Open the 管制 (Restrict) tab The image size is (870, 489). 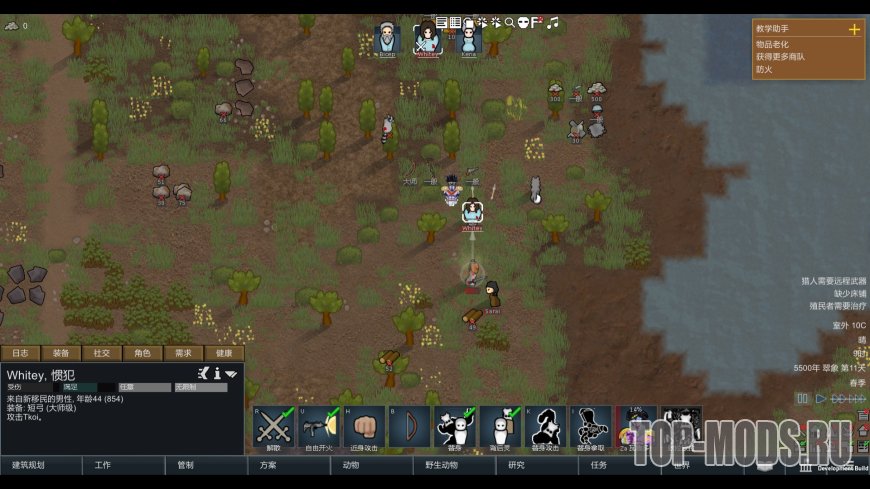click(x=185, y=465)
